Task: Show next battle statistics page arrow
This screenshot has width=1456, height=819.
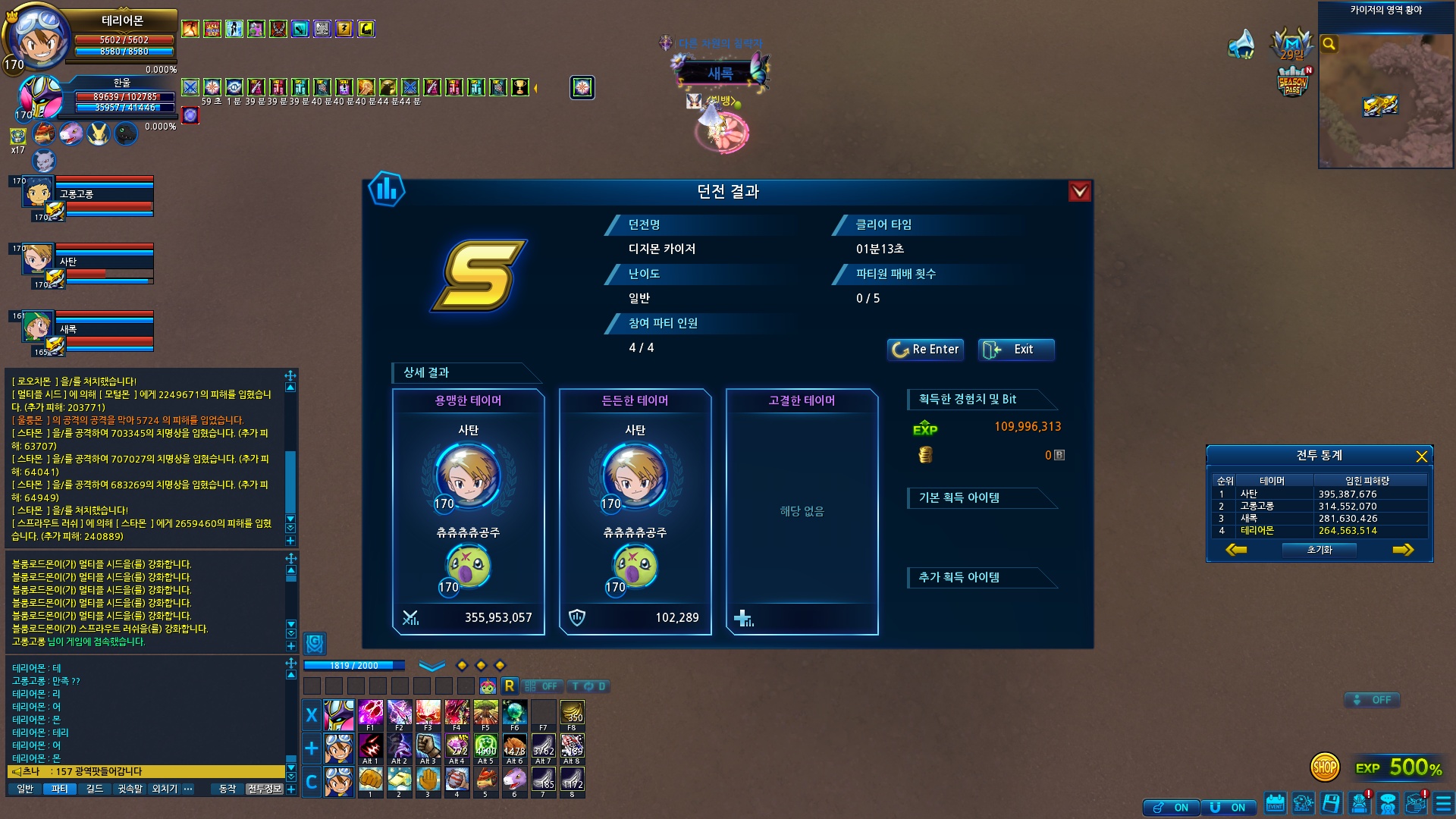Action: click(x=1402, y=550)
